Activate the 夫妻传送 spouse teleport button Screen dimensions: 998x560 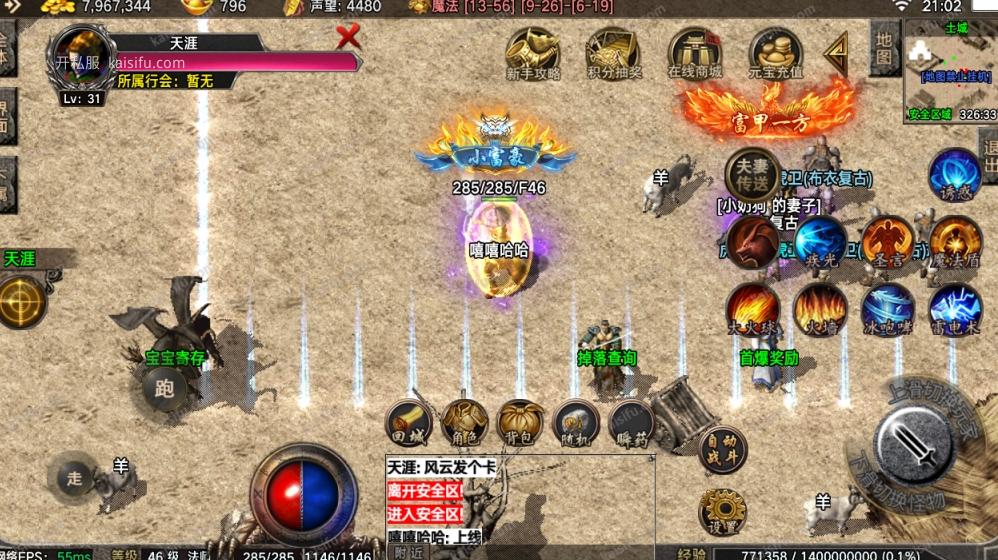(752, 175)
